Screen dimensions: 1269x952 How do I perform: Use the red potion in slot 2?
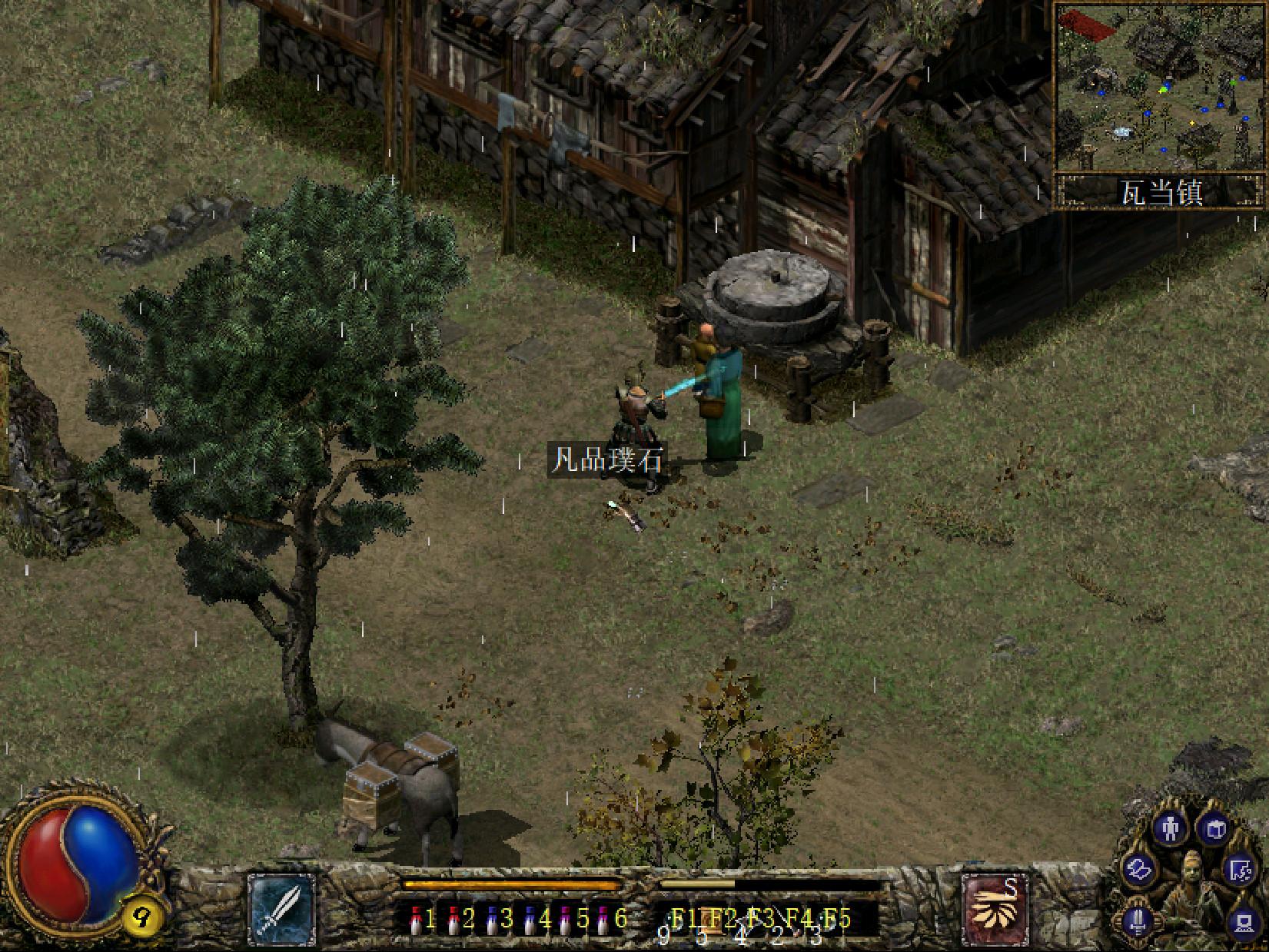(x=453, y=919)
